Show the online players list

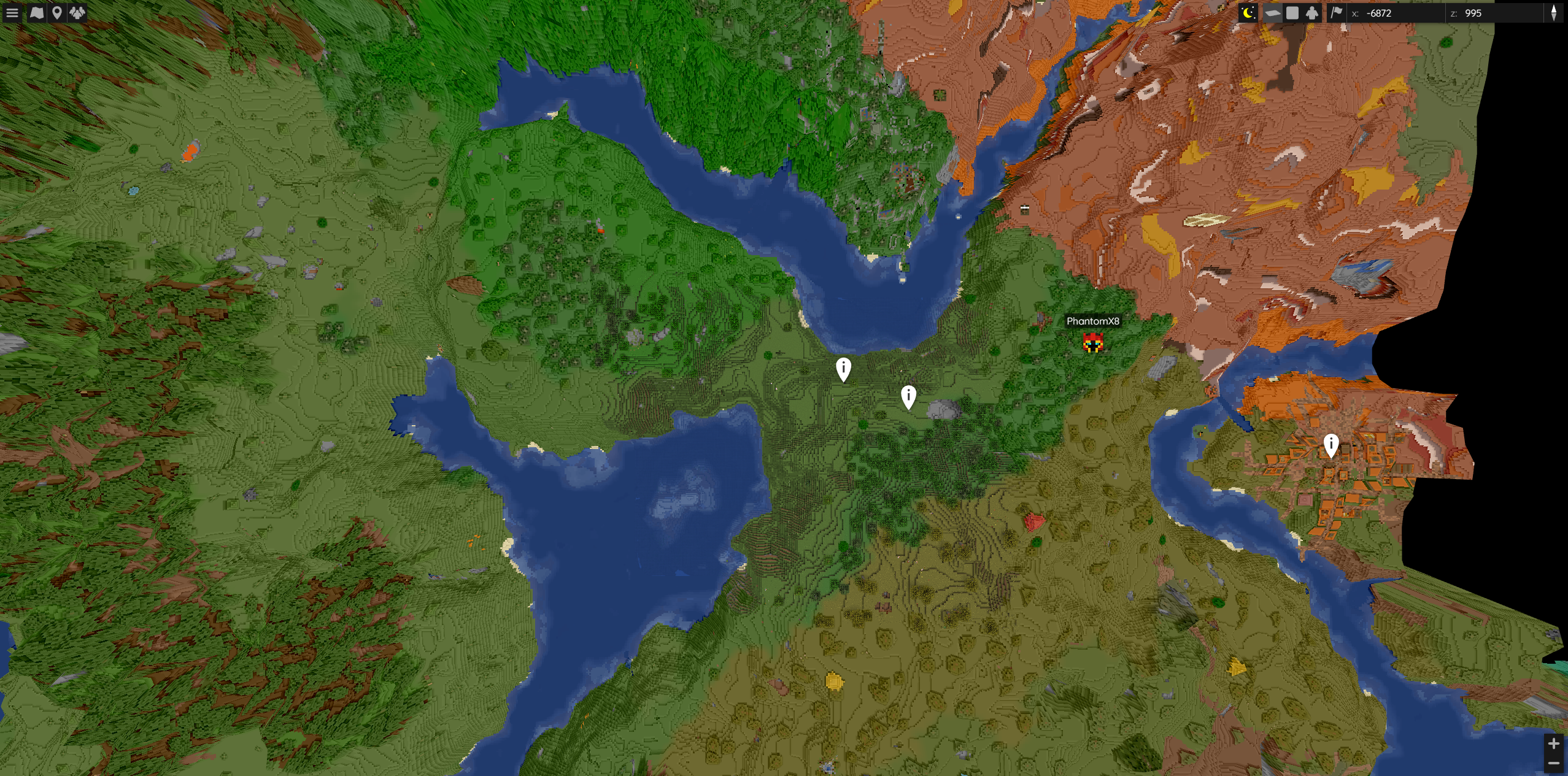click(76, 12)
